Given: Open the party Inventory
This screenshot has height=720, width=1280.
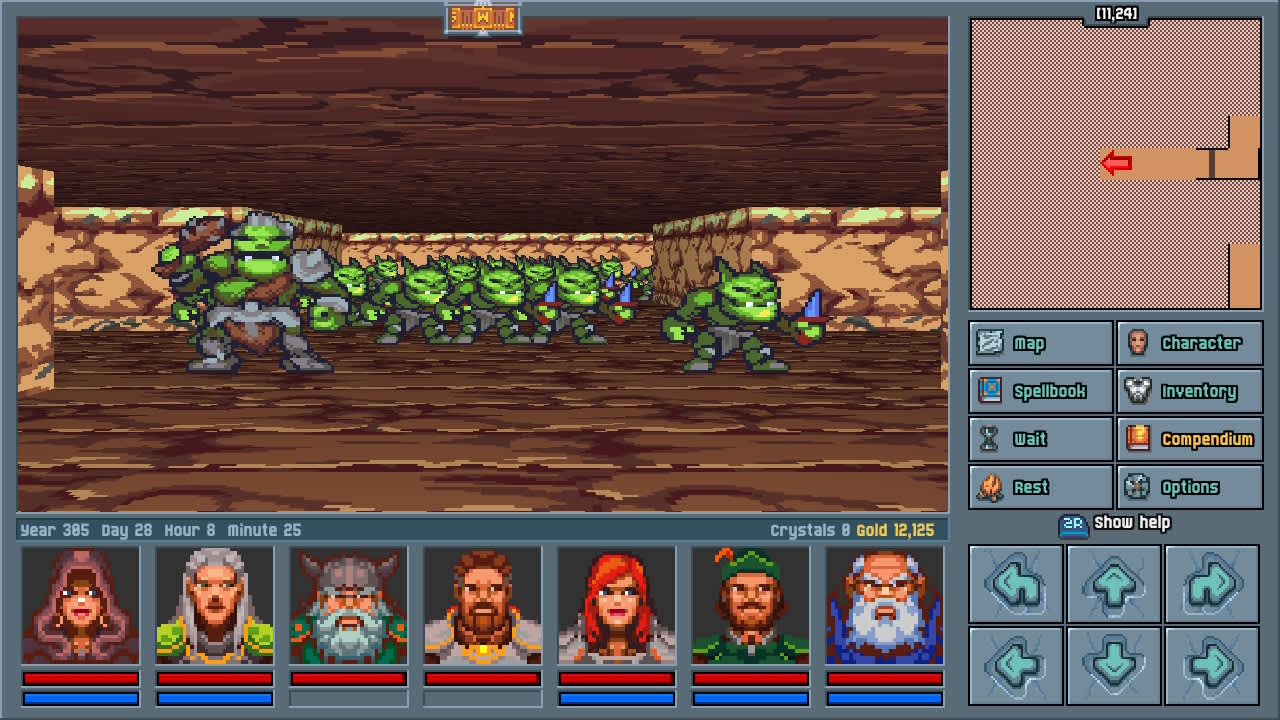Looking at the screenshot, I should coord(1190,391).
